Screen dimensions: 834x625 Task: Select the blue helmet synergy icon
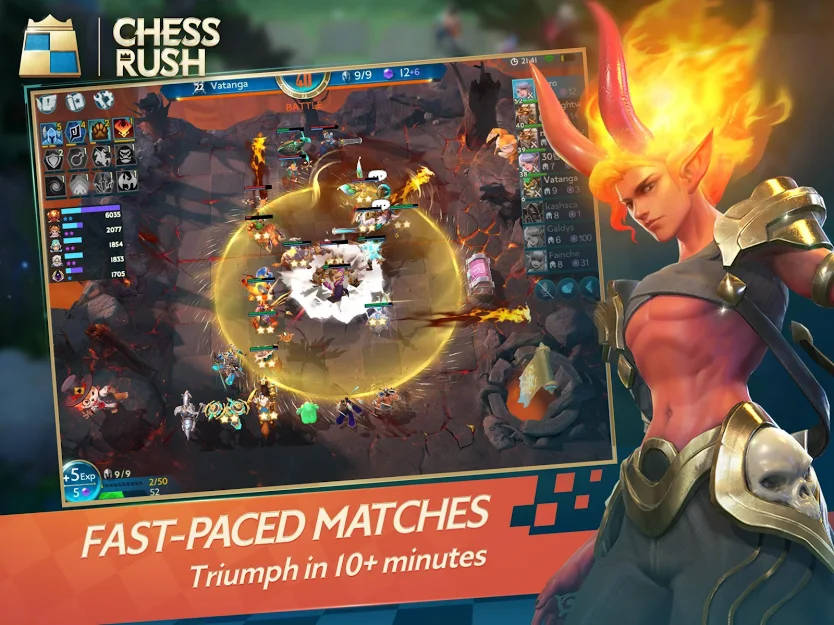(x=50, y=132)
